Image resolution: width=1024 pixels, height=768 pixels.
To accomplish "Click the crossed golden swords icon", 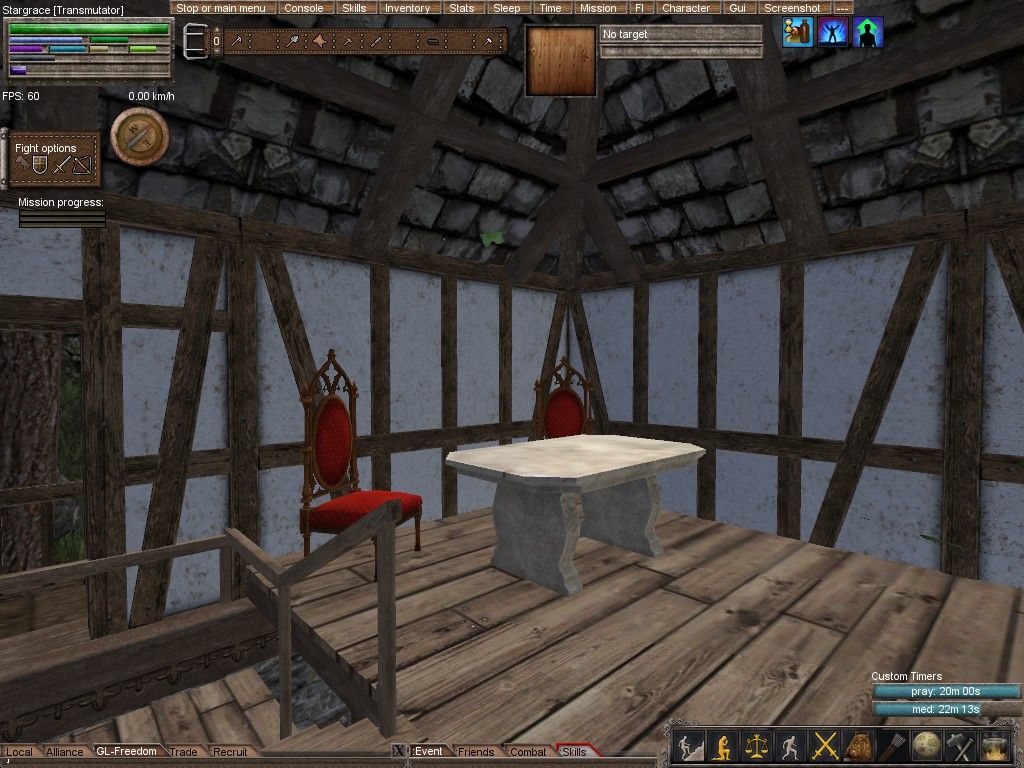I will 825,746.
